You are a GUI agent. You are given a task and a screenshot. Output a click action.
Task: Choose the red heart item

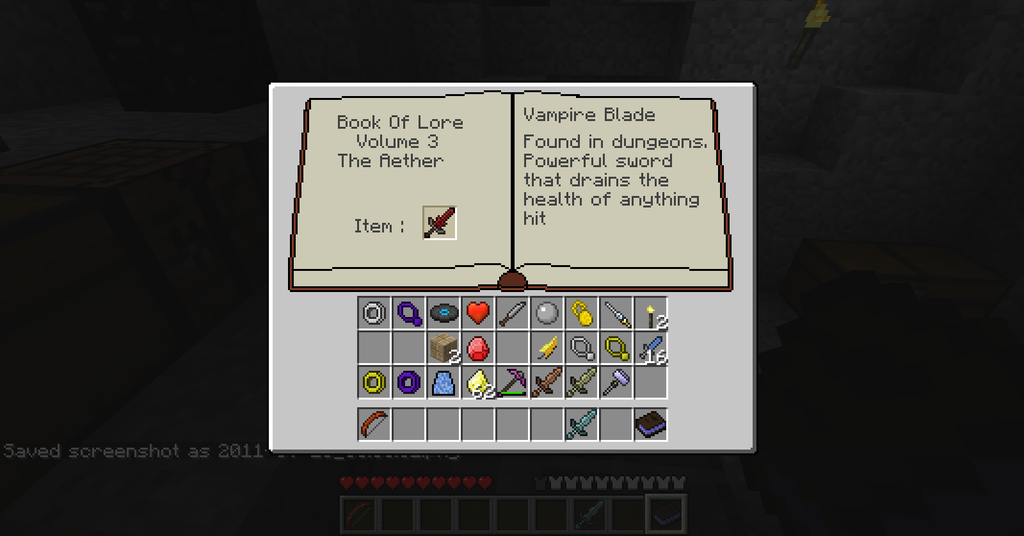[x=478, y=314]
